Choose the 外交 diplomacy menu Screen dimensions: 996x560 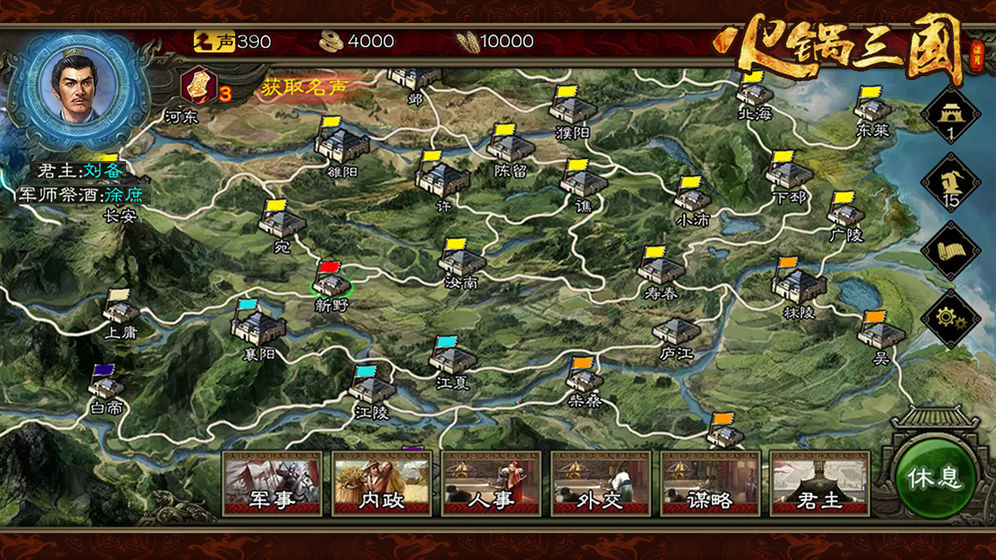tap(601, 482)
